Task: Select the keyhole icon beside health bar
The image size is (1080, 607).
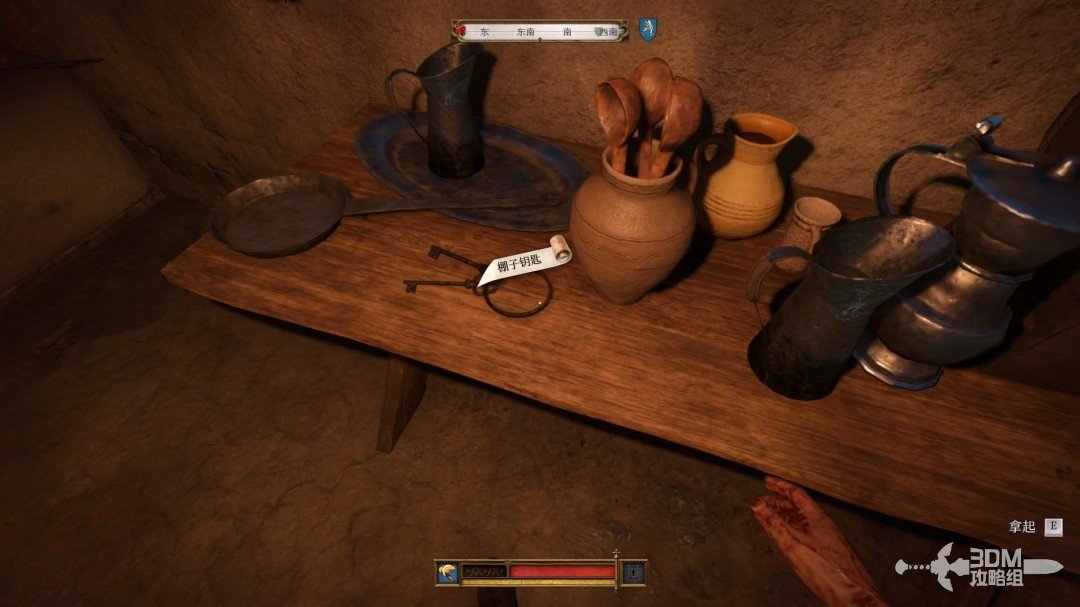Action: [x=633, y=572]
